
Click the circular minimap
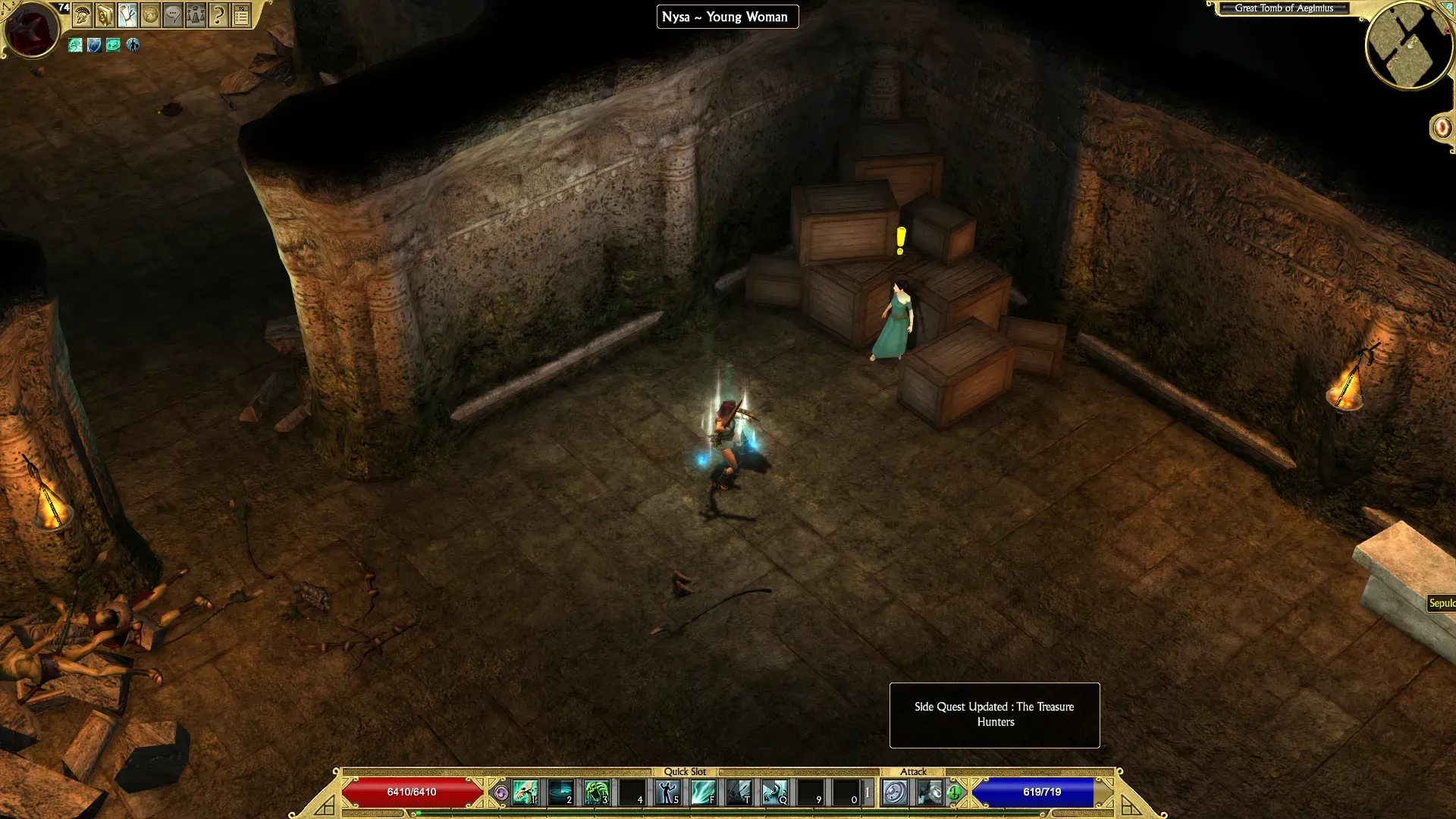tap(1409, 47)
